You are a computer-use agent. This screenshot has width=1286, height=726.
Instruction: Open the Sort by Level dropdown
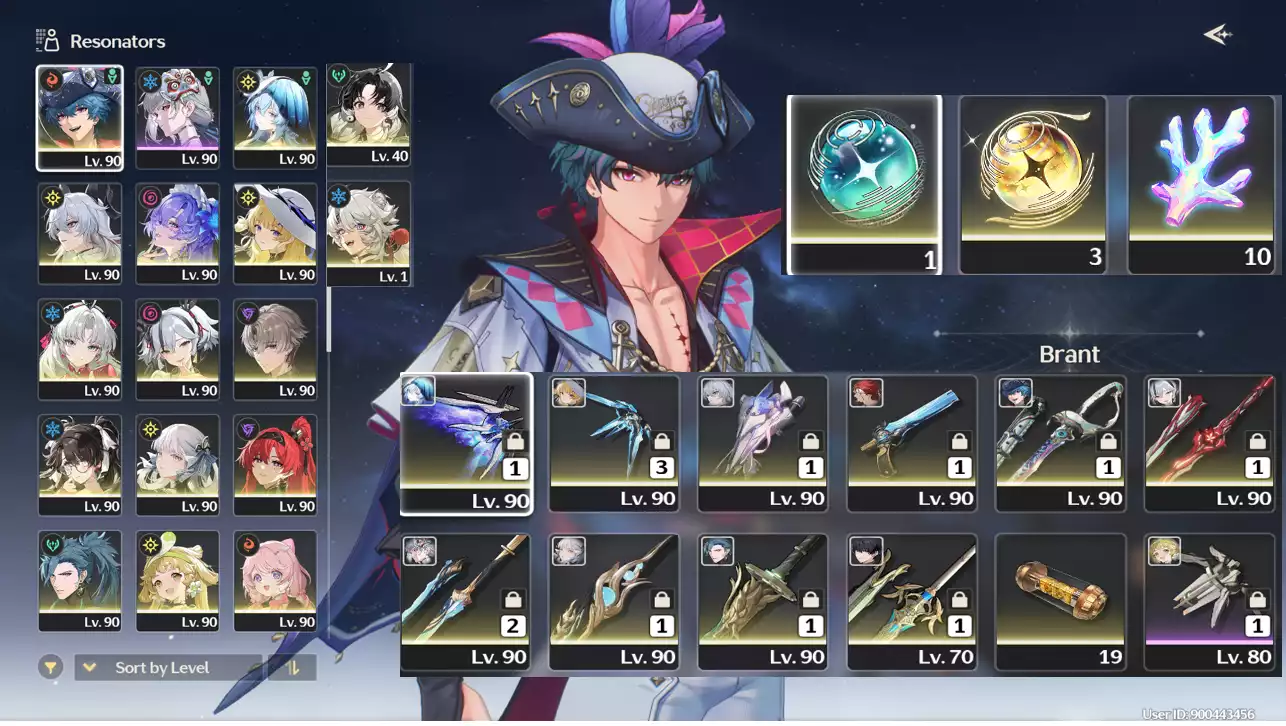[x=167, y=668]
